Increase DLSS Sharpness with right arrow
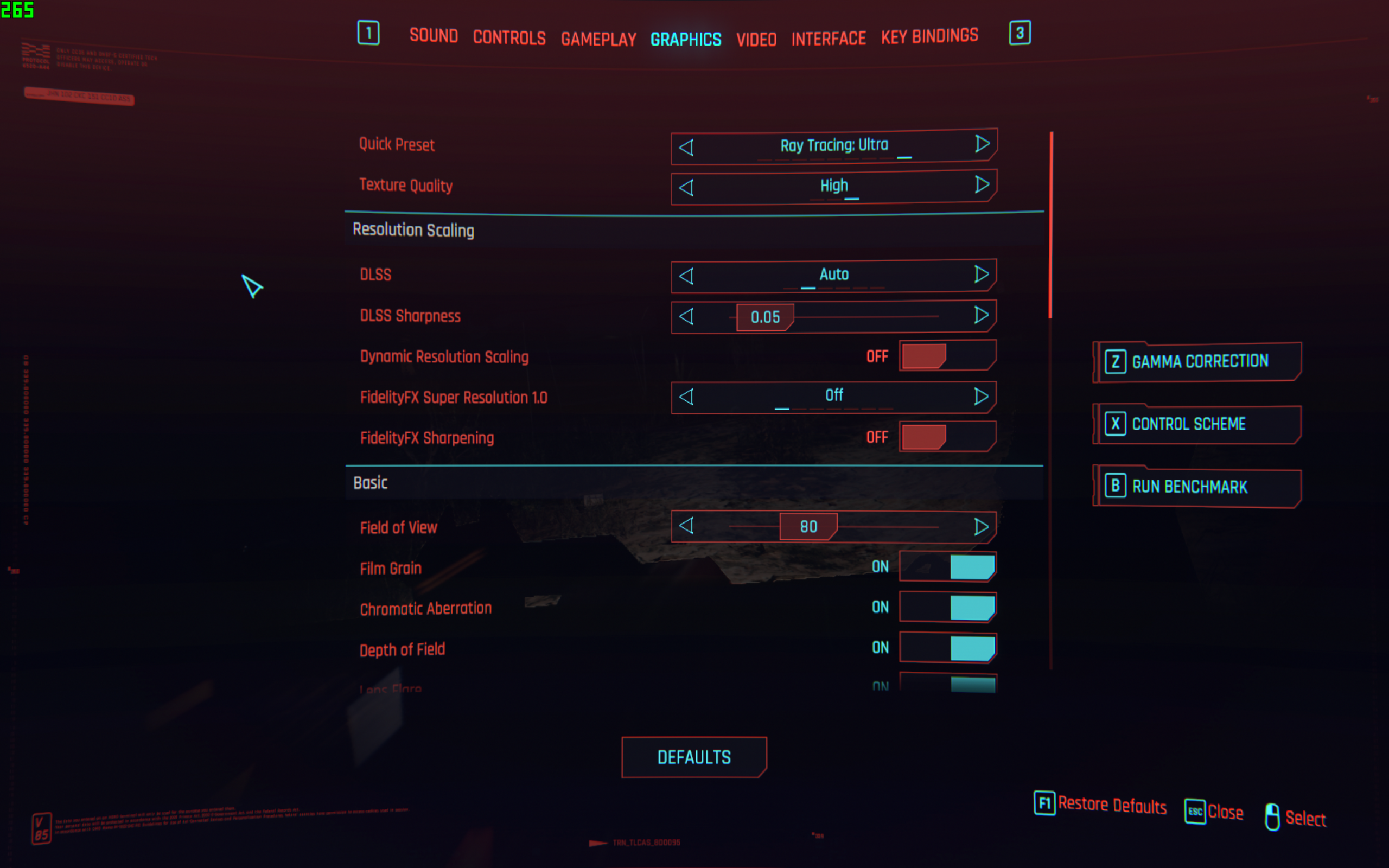 tap(981, 315)
